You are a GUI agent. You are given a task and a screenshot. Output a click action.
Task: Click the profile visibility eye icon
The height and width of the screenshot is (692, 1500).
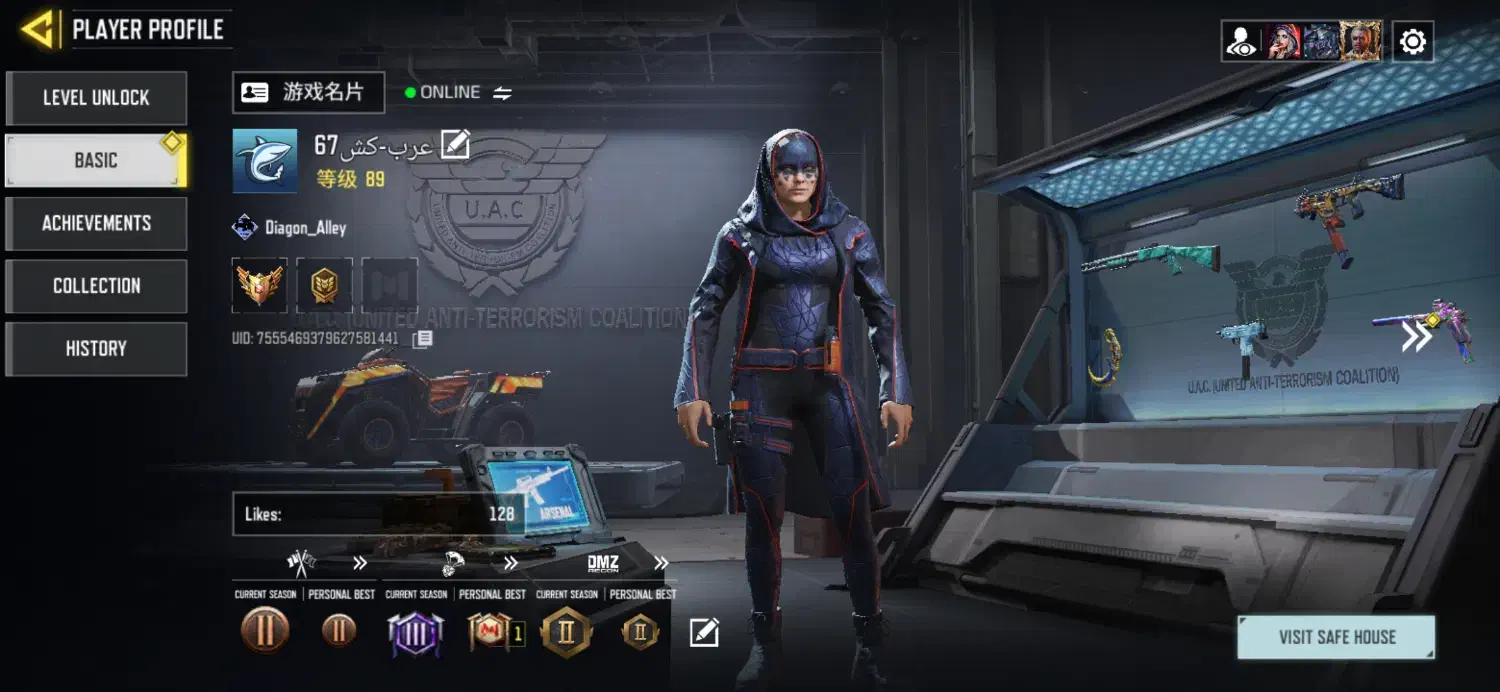coord(1242,42)
